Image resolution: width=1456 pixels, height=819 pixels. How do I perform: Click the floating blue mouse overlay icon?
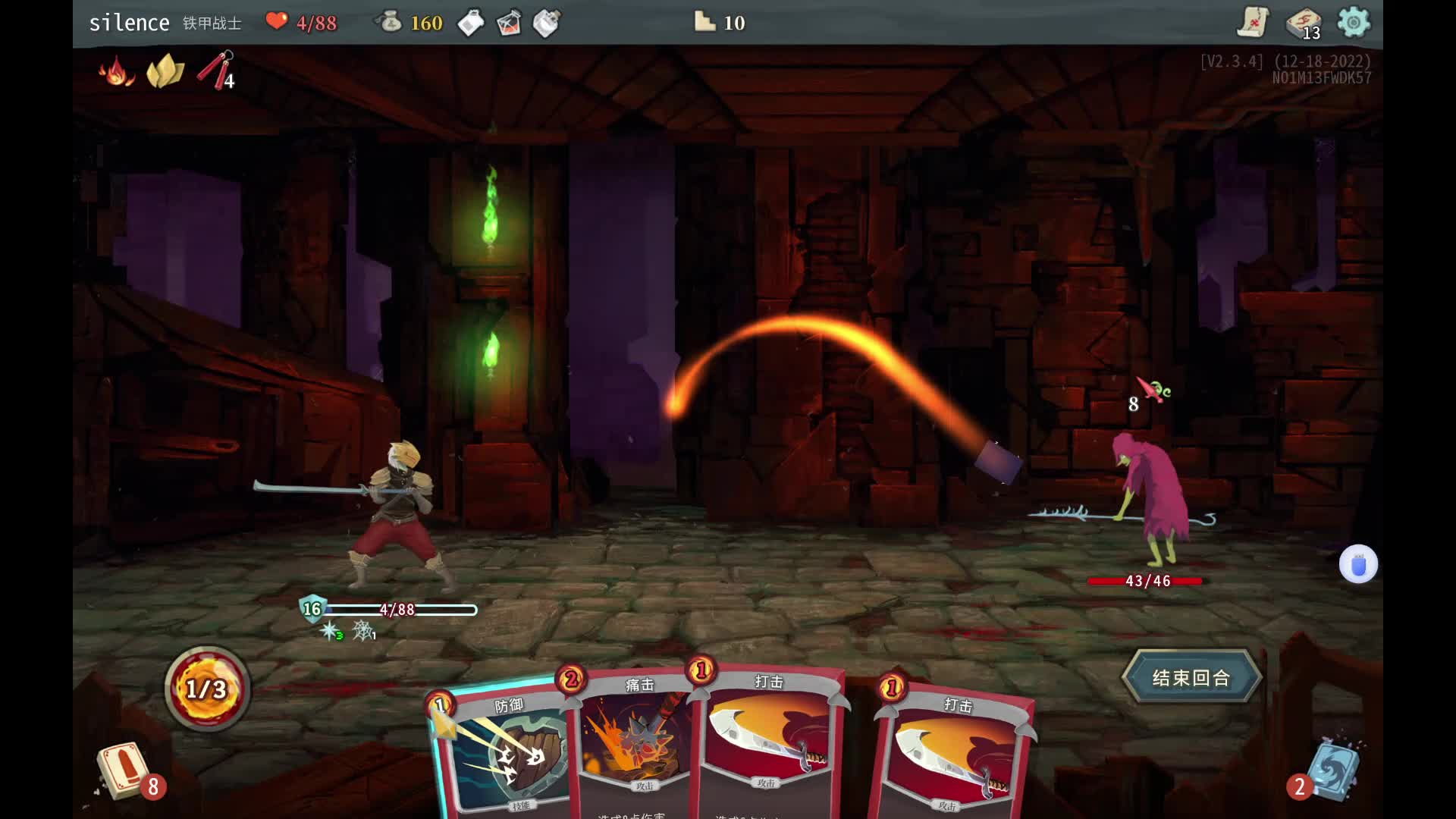pos(1357,564)
